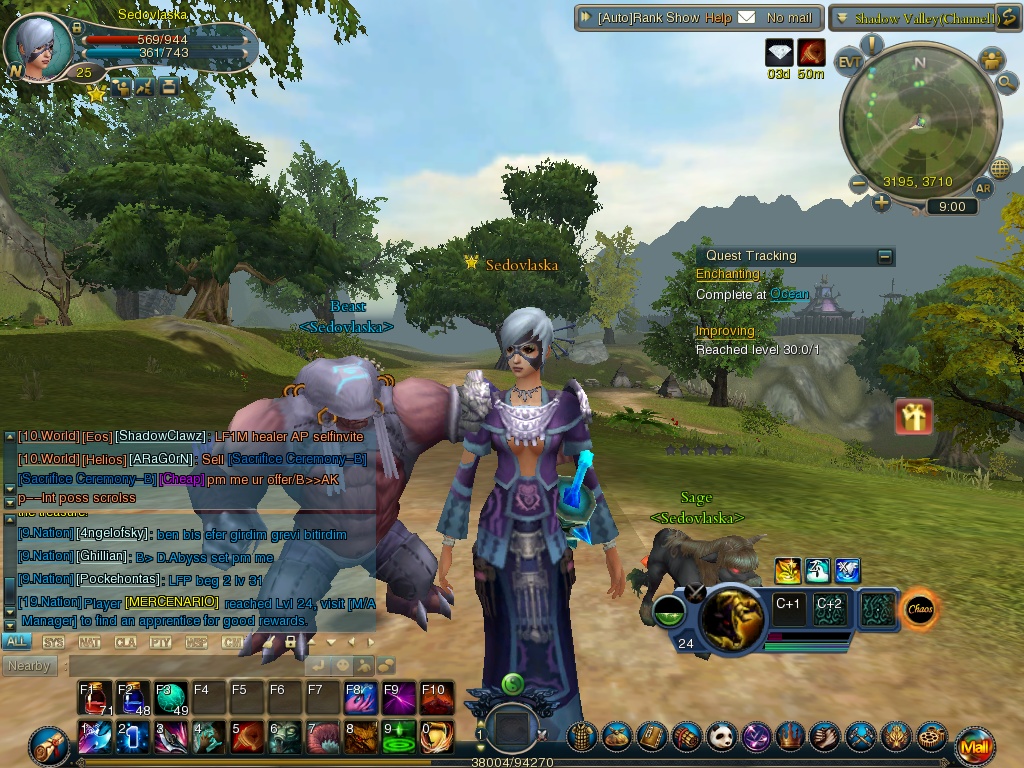This screenshot has width=1024, height=768.
Task: Toggle the AR button by the minimap
Action: tap(983, 188)
